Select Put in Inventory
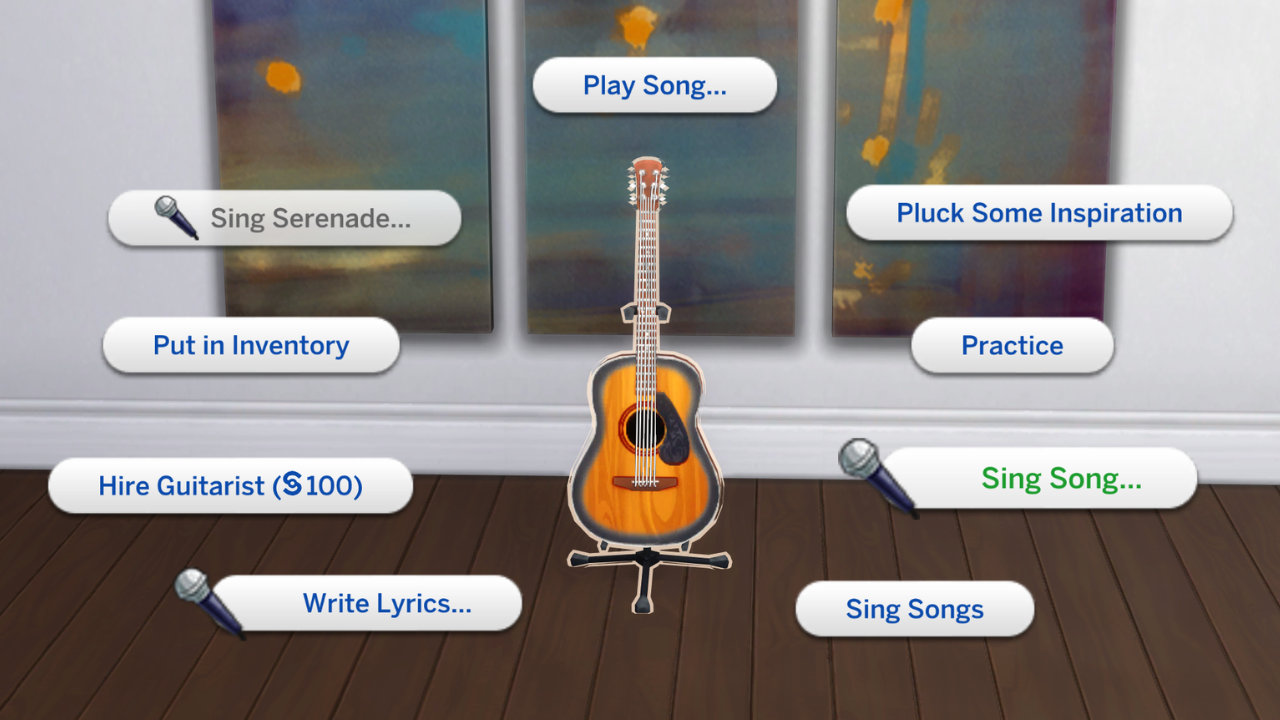The width and height of the screenshot is (1280, 720). pos(250,345)
